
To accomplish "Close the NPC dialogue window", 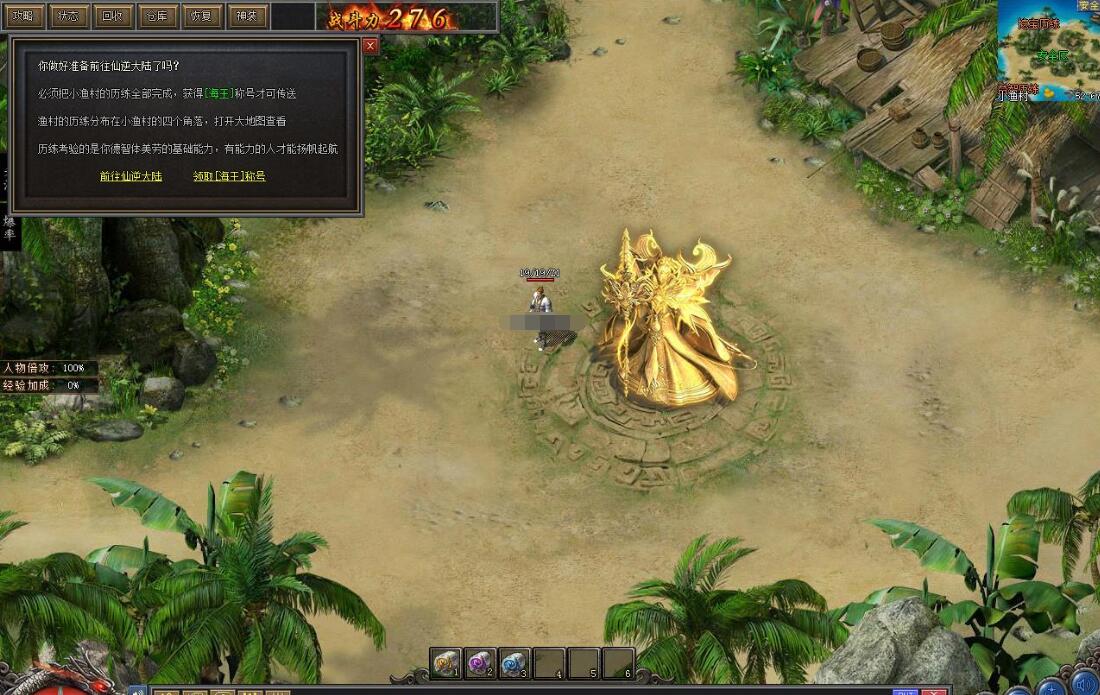I will pos(370,46).
